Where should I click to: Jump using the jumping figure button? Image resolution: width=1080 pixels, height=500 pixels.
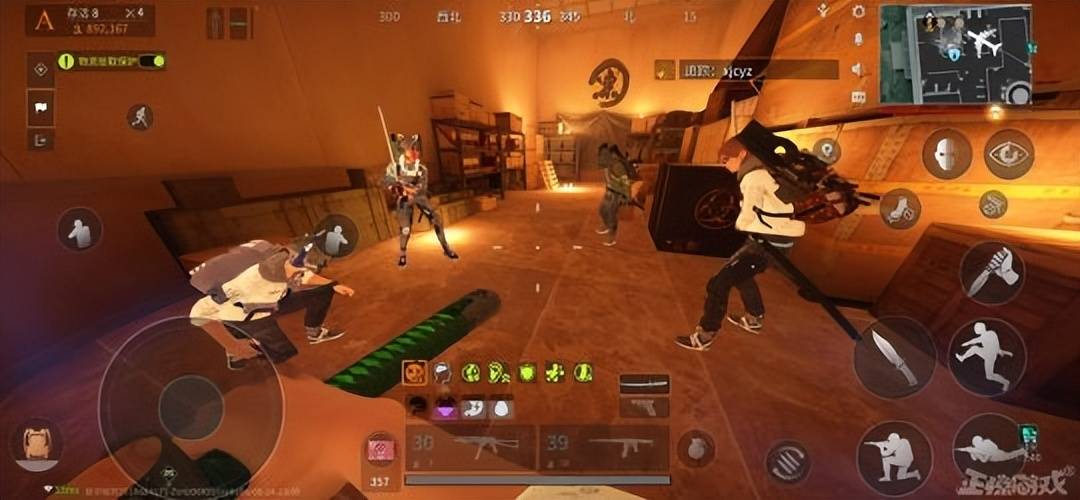986,356
